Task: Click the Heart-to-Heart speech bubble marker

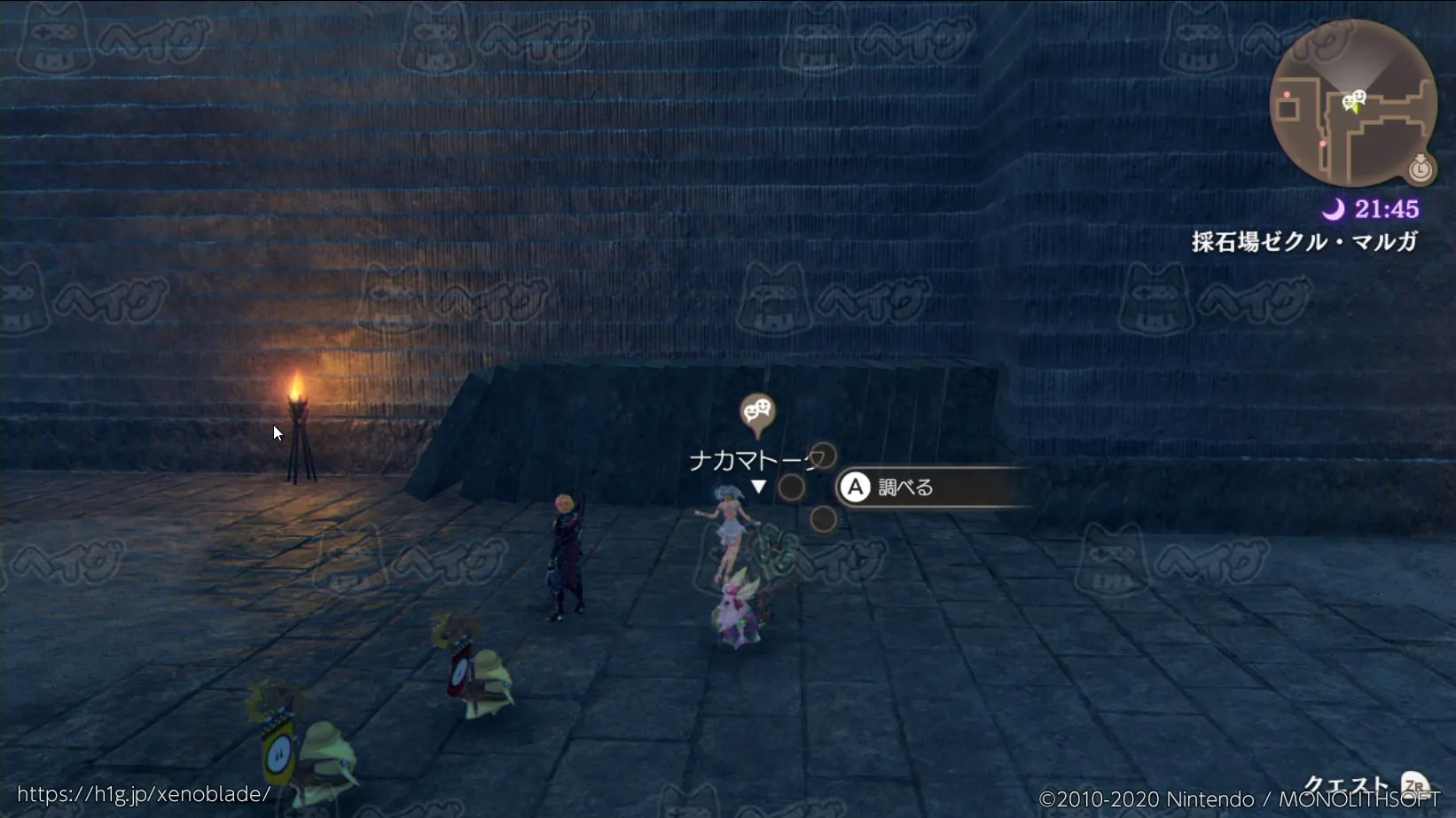Action: (757, 413)
